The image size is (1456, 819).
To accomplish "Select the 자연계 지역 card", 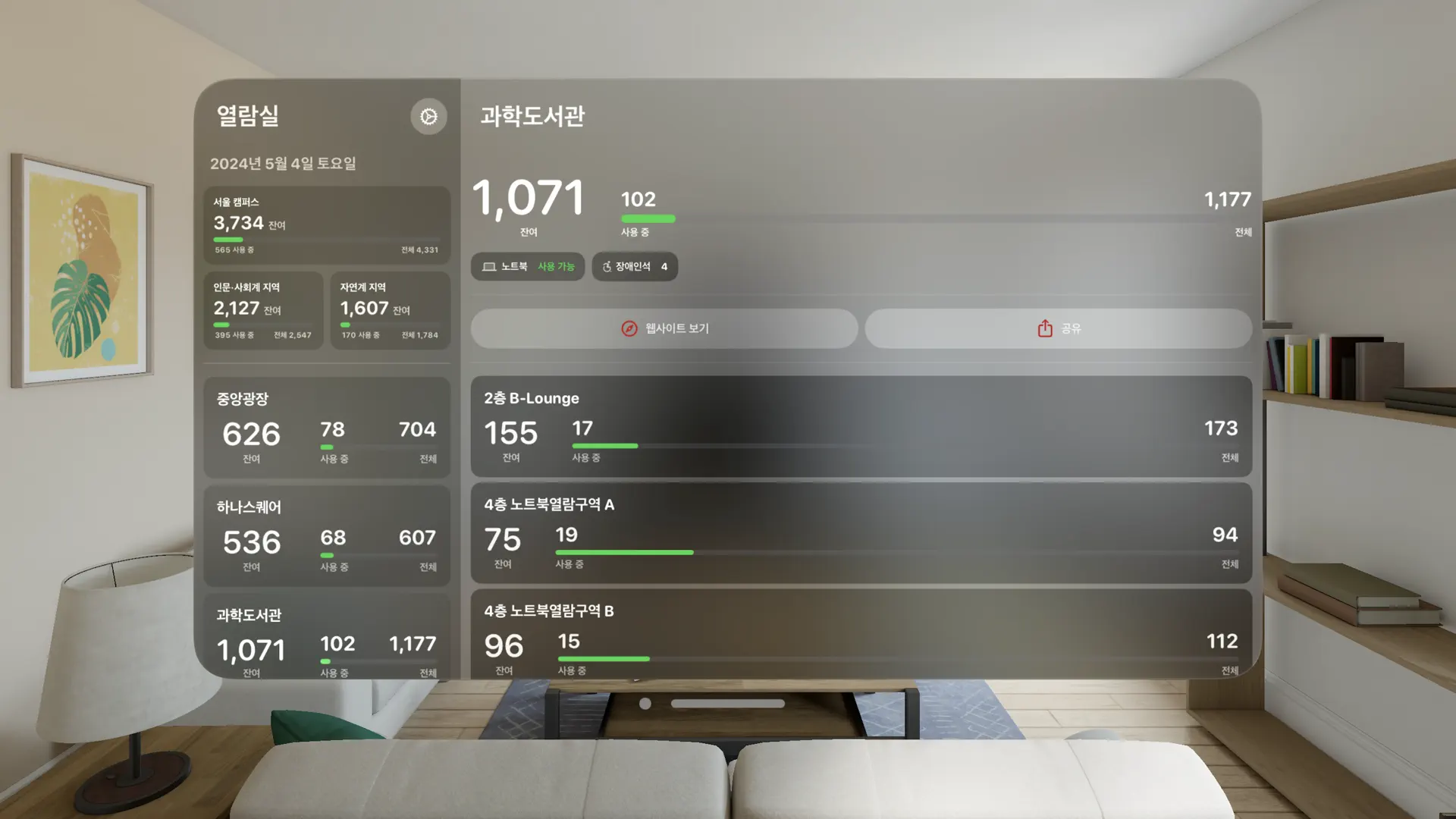I will pos(389,311).
